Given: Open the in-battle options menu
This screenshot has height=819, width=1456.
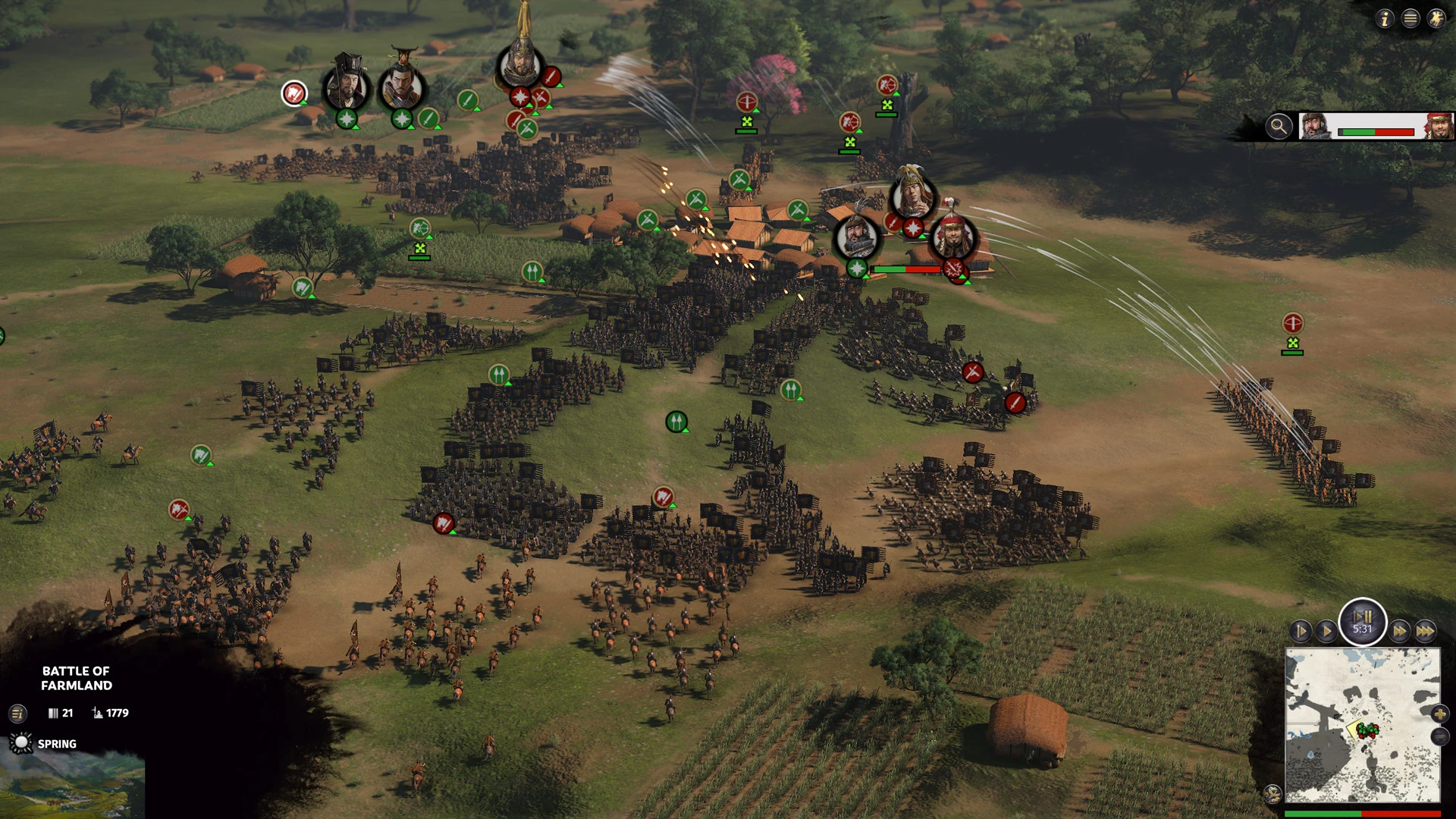Looking at the screenshot, I should (x=1410, y=19).
